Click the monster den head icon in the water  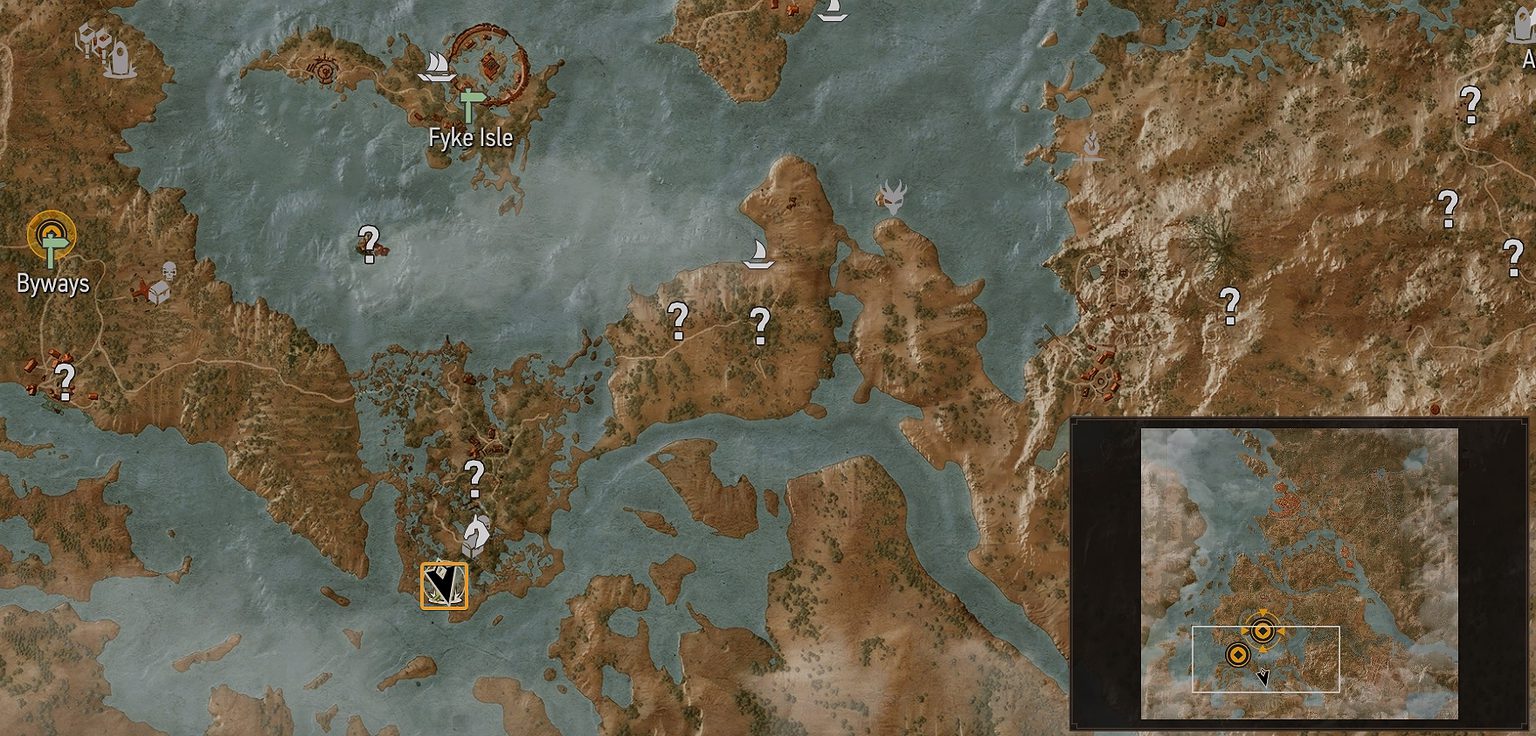895,197
